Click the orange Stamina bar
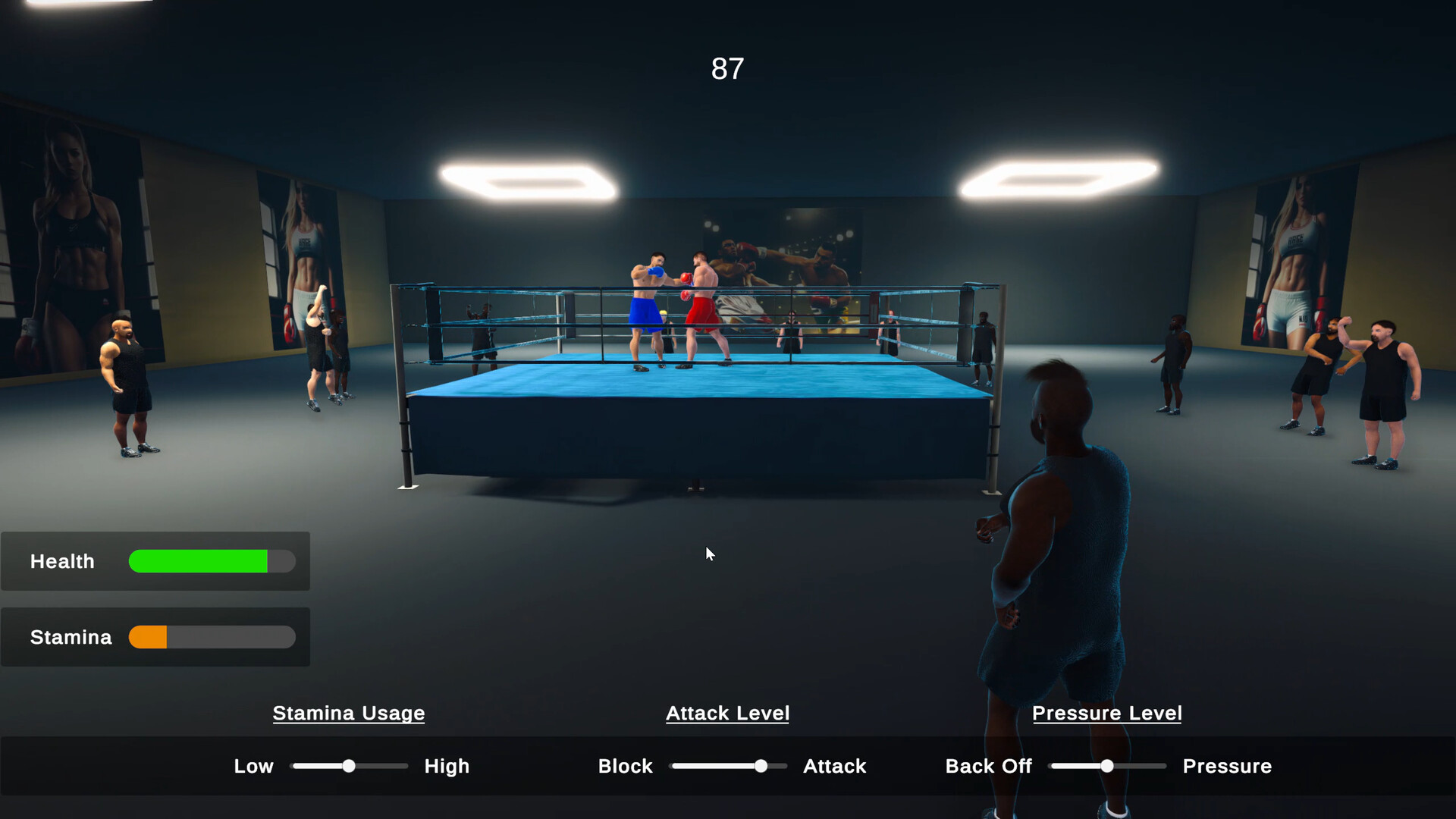Image resolution: width=1456 pixels, height=819 pixels. tap(149, 637)
